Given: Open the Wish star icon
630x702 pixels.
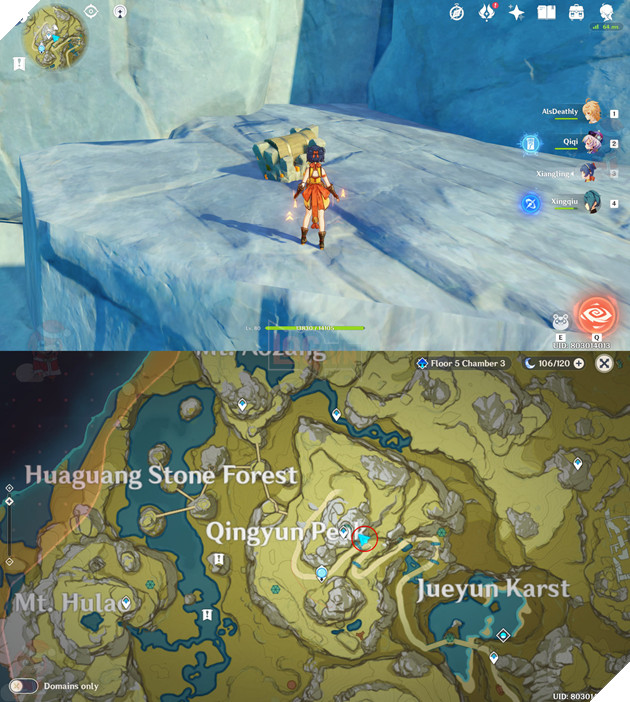Looking at the screenshot, I should (x=517, y=13).
